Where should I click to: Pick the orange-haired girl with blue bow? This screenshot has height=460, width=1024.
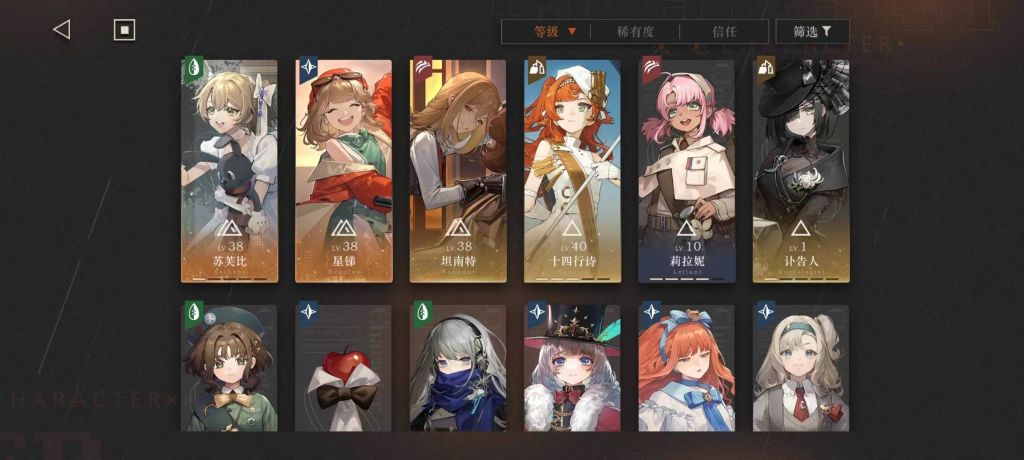click(x=686, y=368)
